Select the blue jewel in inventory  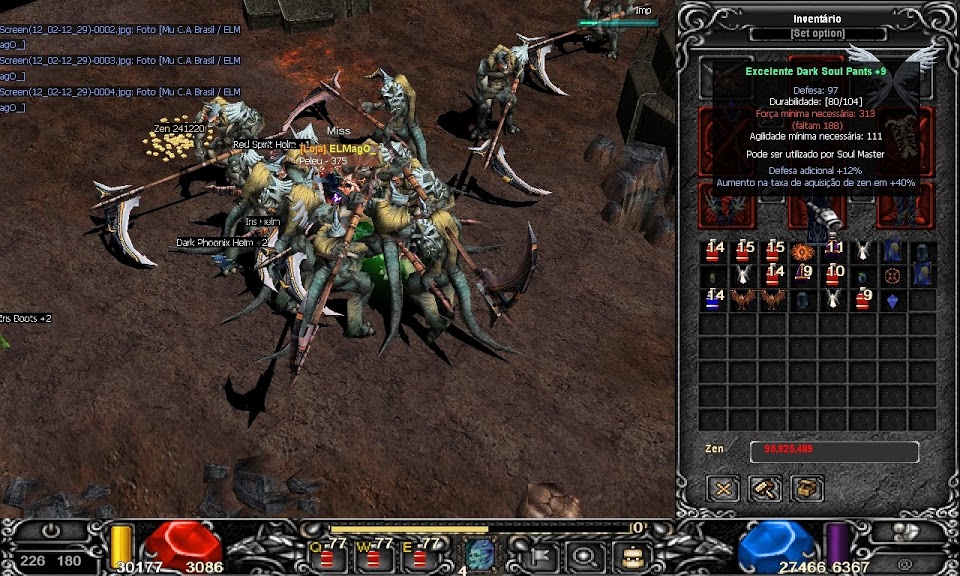coord(893,299)
